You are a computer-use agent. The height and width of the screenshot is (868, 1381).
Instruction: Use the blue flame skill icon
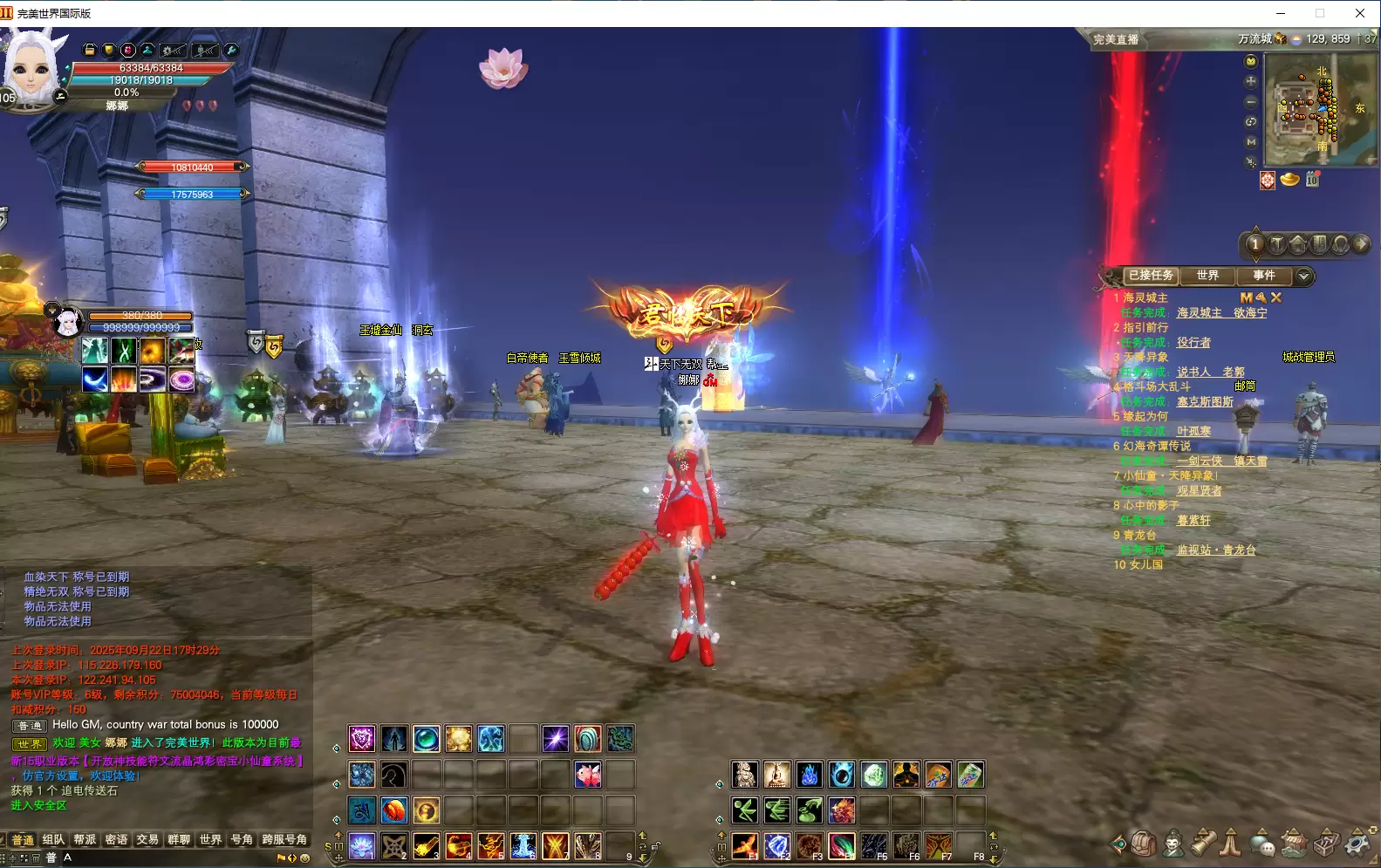click(x=809, y=775)
